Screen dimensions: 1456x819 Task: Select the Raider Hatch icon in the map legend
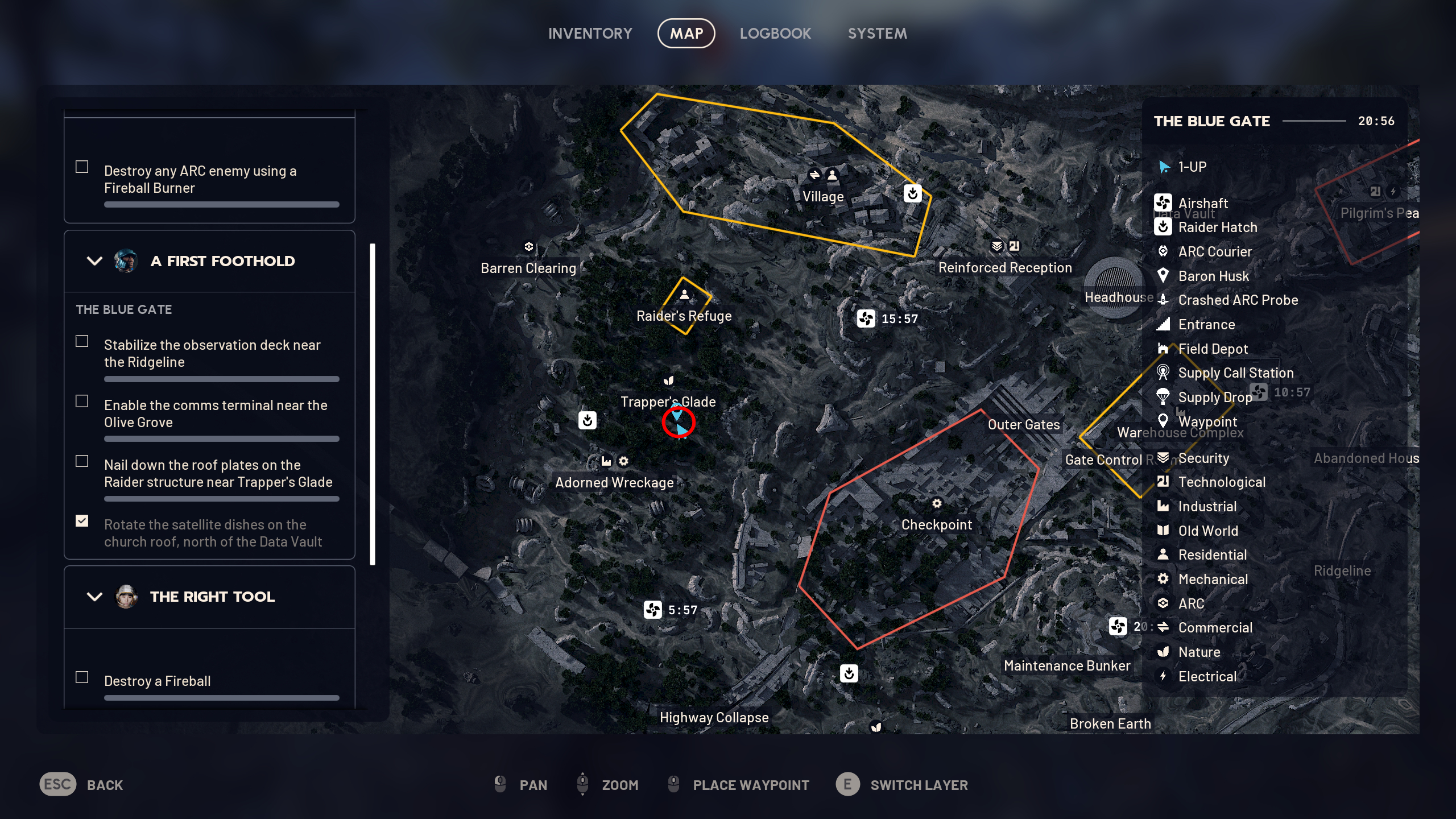(x=1164, y=227)
